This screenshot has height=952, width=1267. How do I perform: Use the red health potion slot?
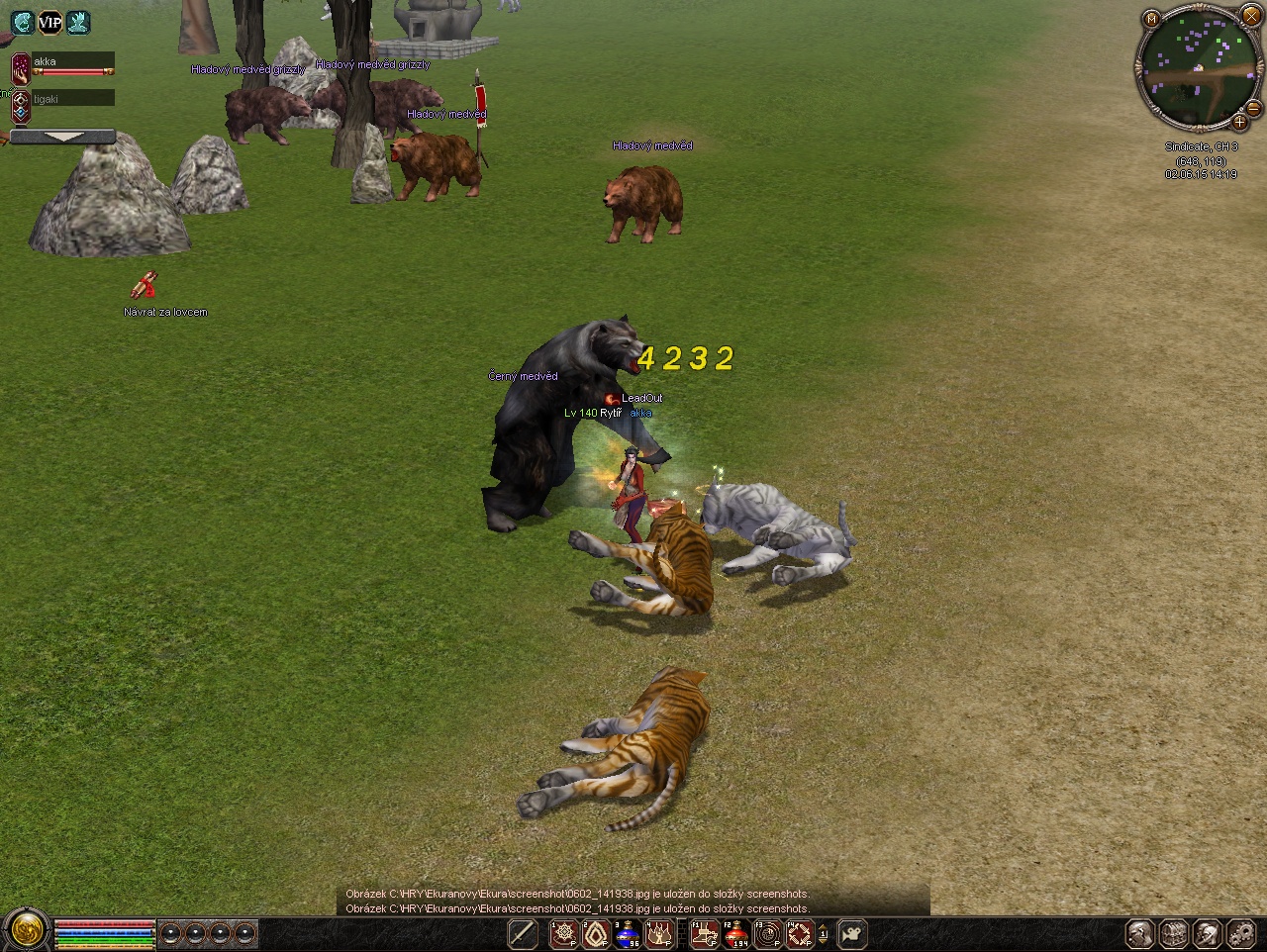pos(736,933)
